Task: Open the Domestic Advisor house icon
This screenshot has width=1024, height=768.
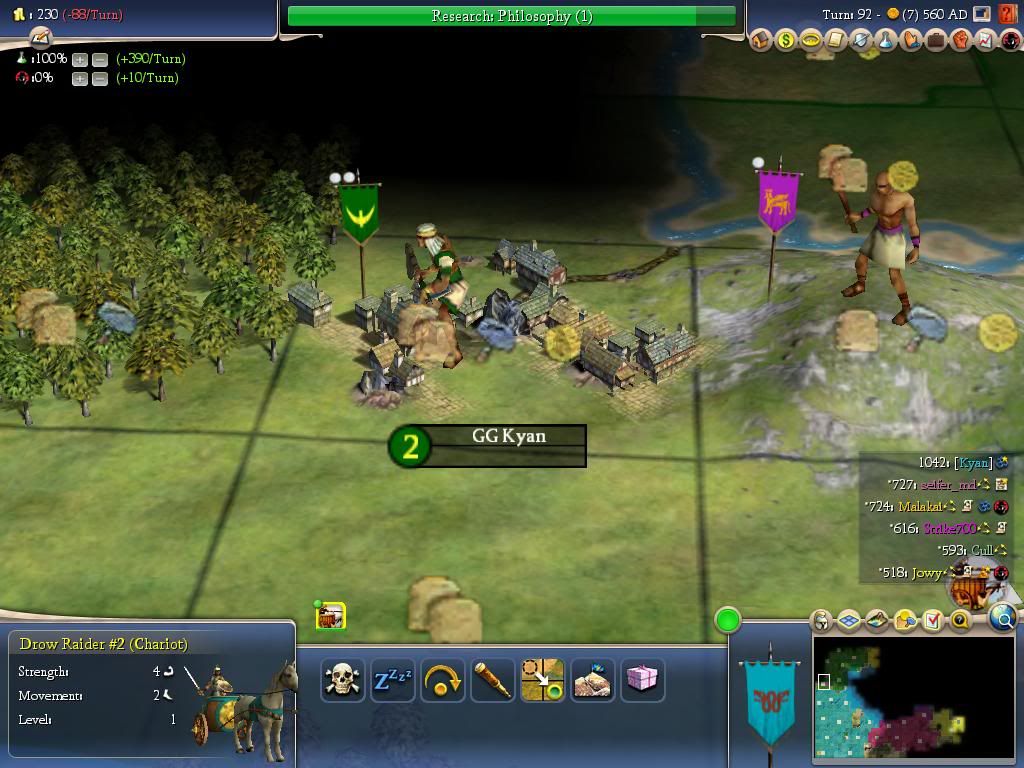Action: pos(761,41)
